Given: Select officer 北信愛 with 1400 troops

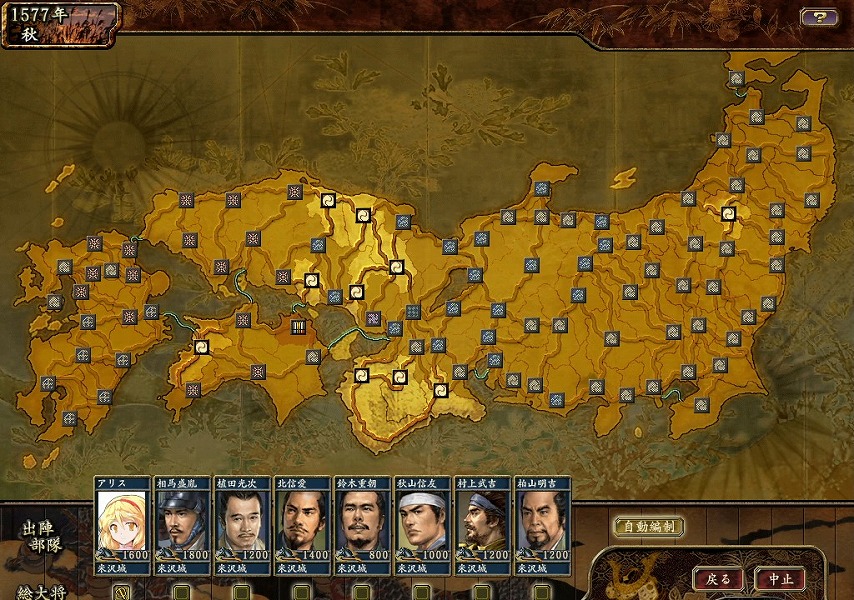Looking at the screenshot, I should point(302,520).
